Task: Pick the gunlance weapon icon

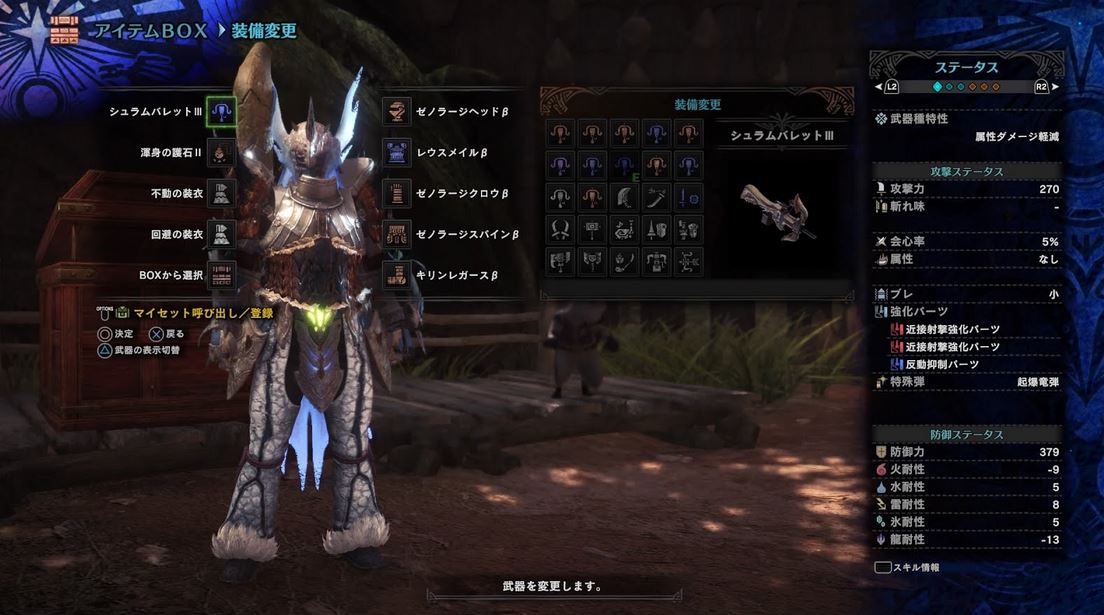Action: click(x=689, y=229)
